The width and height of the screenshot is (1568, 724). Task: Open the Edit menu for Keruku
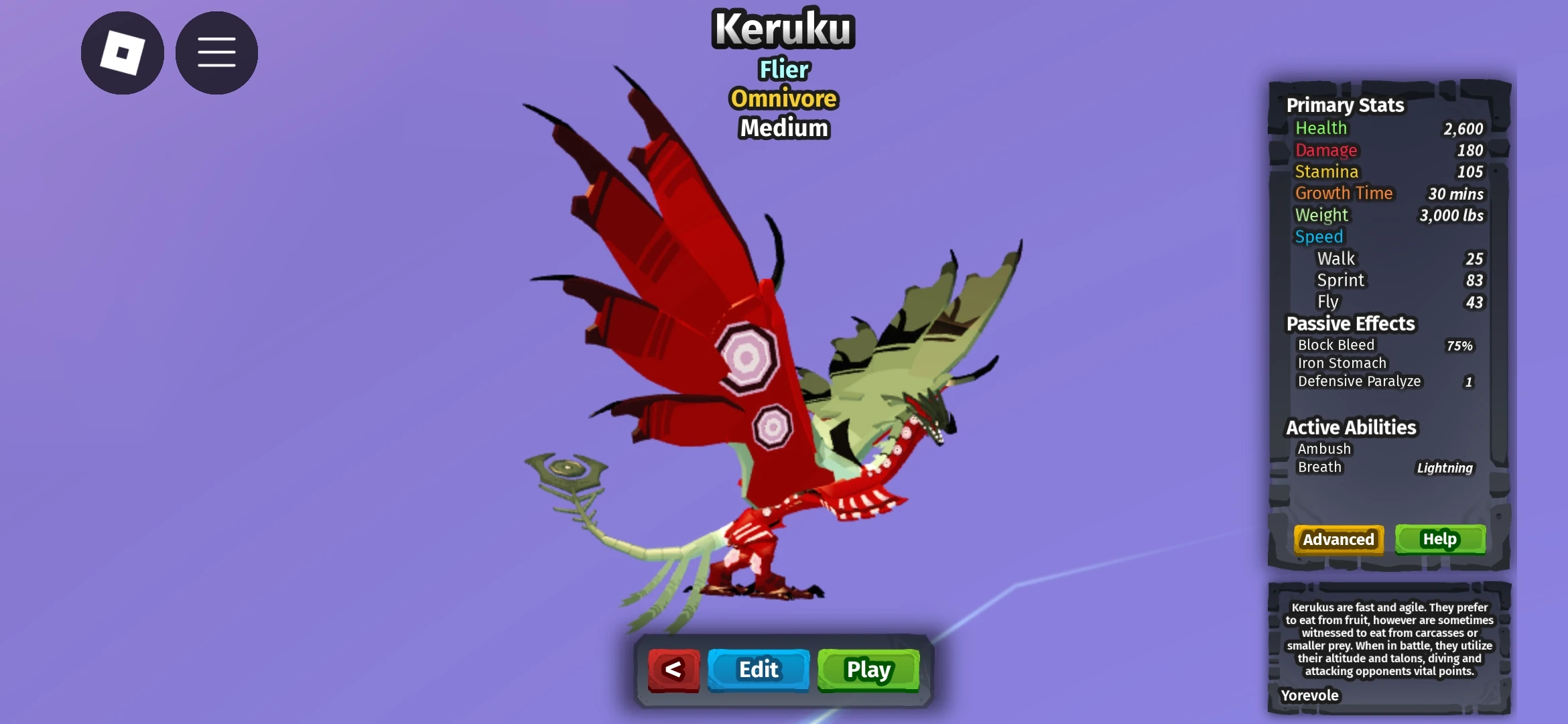pos(758,669)
